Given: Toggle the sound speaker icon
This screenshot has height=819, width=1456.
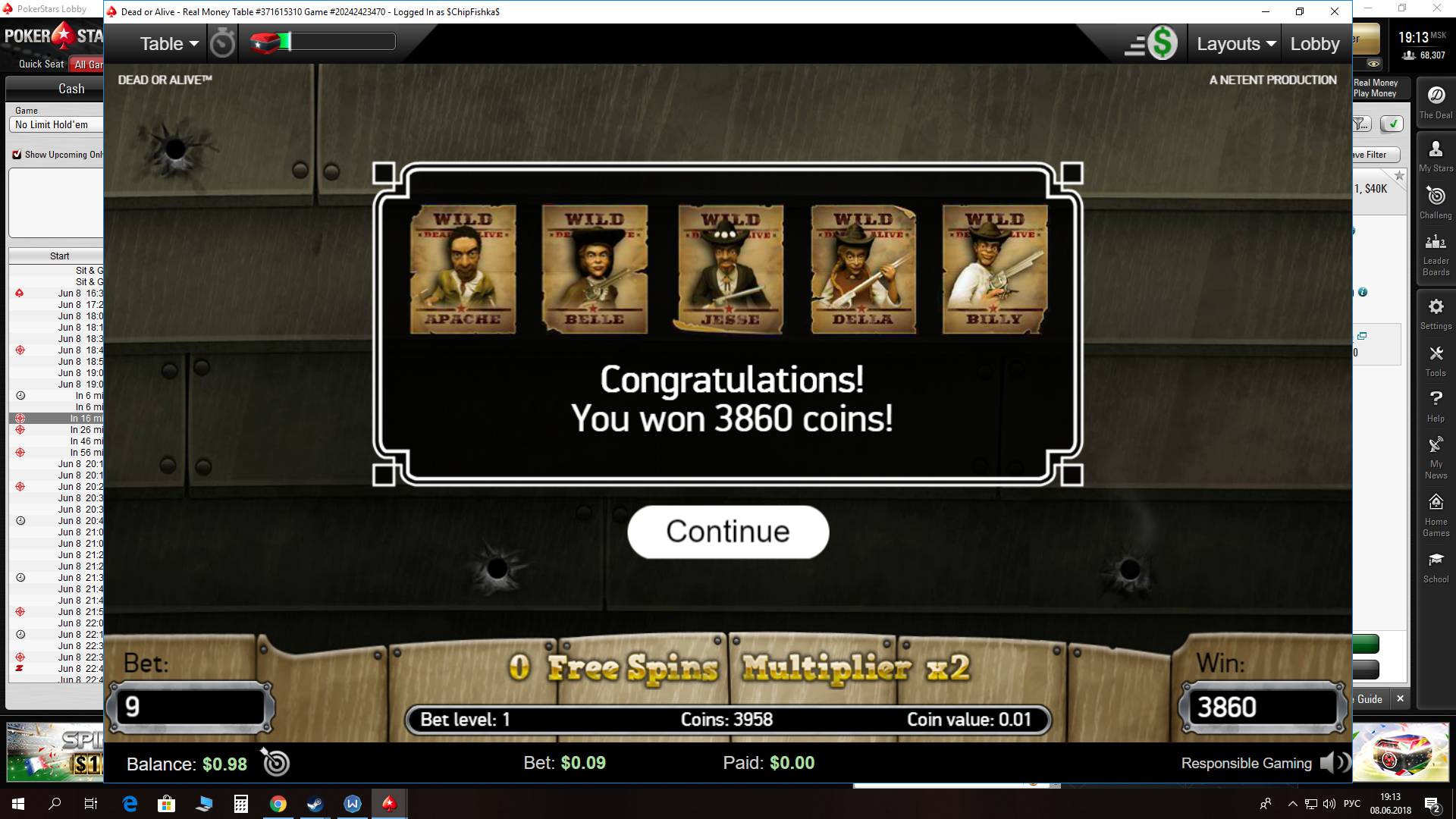Looking at the screenshot, I should tap(1334, 763).
